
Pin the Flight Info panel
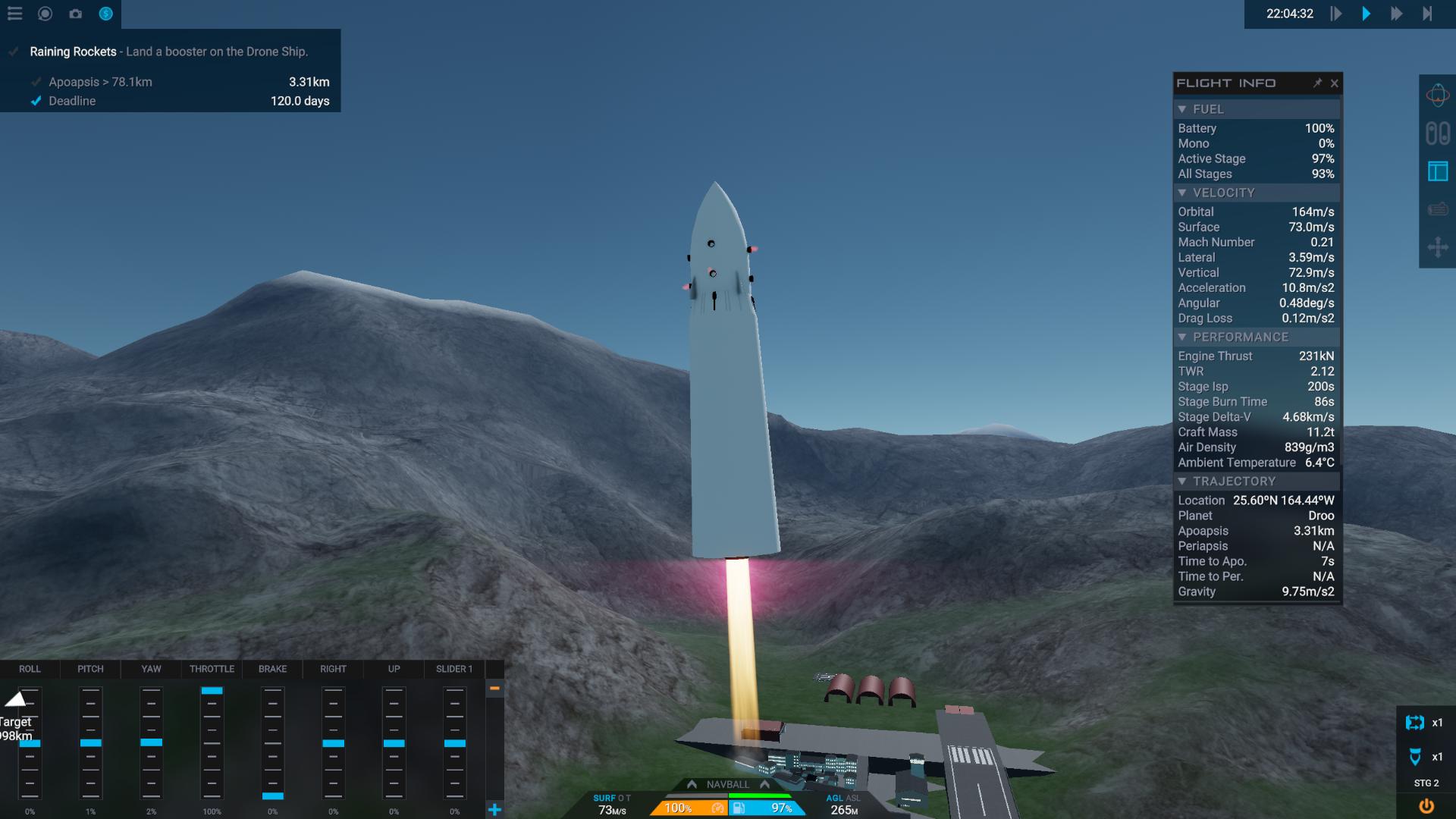[1317, 83]
